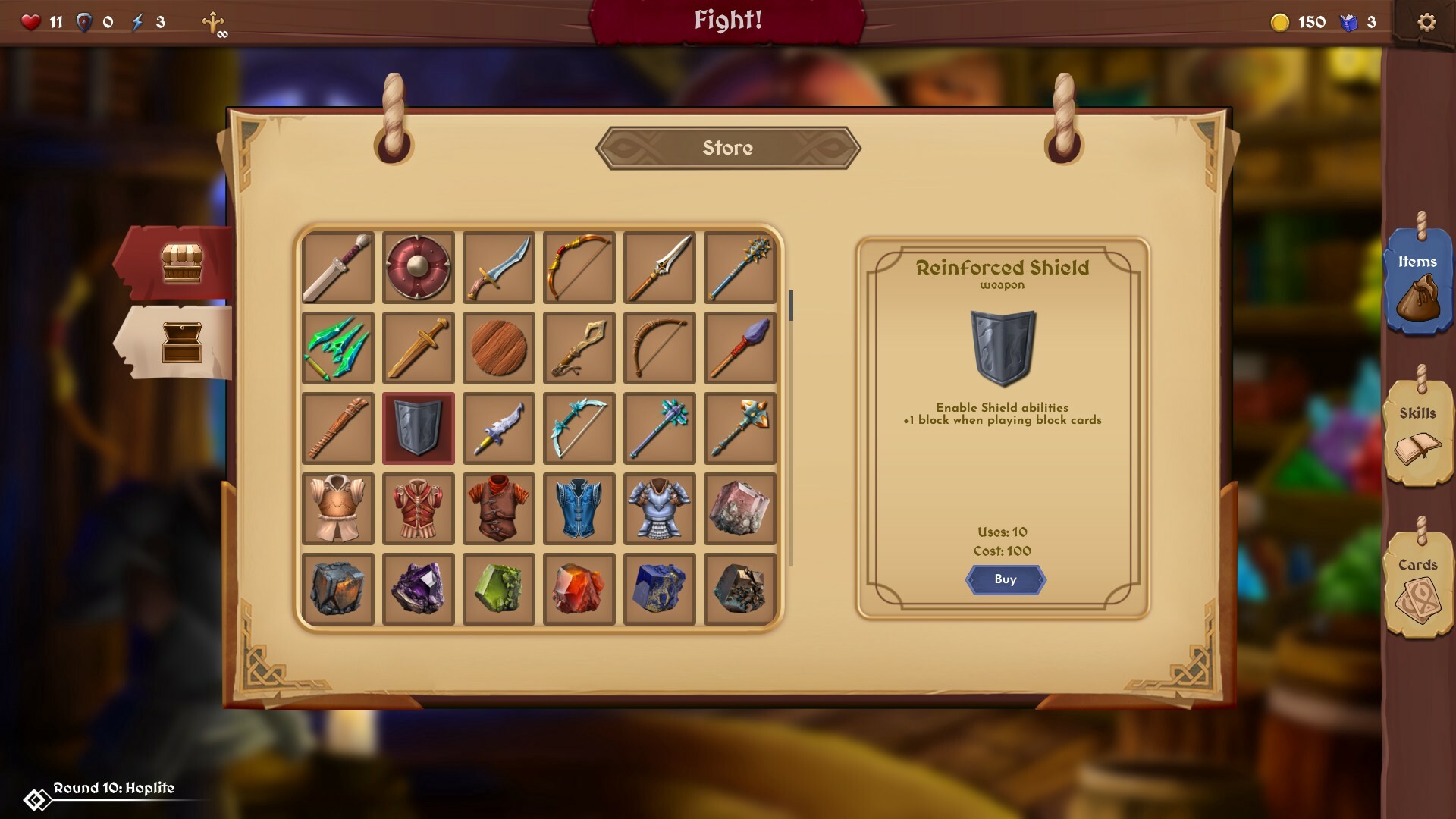Pick the blue chest armor piece
The height and width of the screenshot is (819, 1456).
[579, 508]
